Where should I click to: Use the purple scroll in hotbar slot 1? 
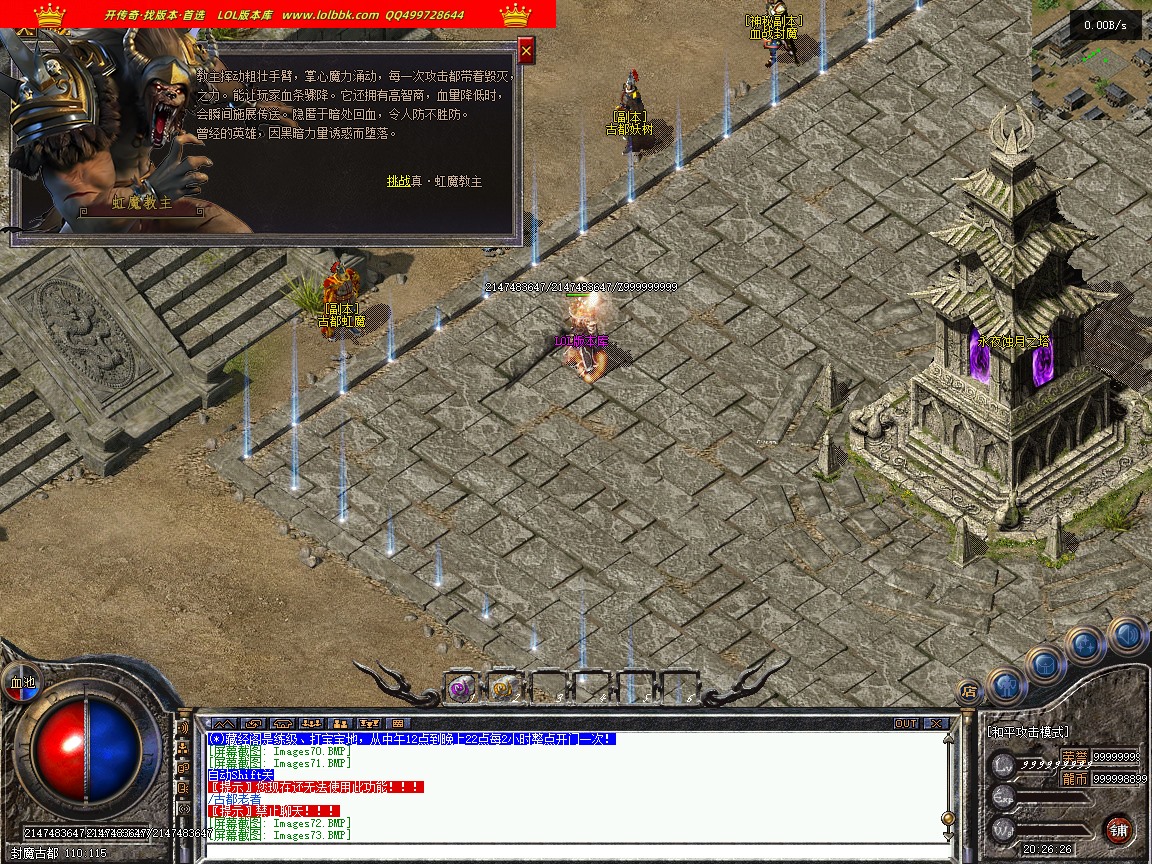click(x=460, y=687)
